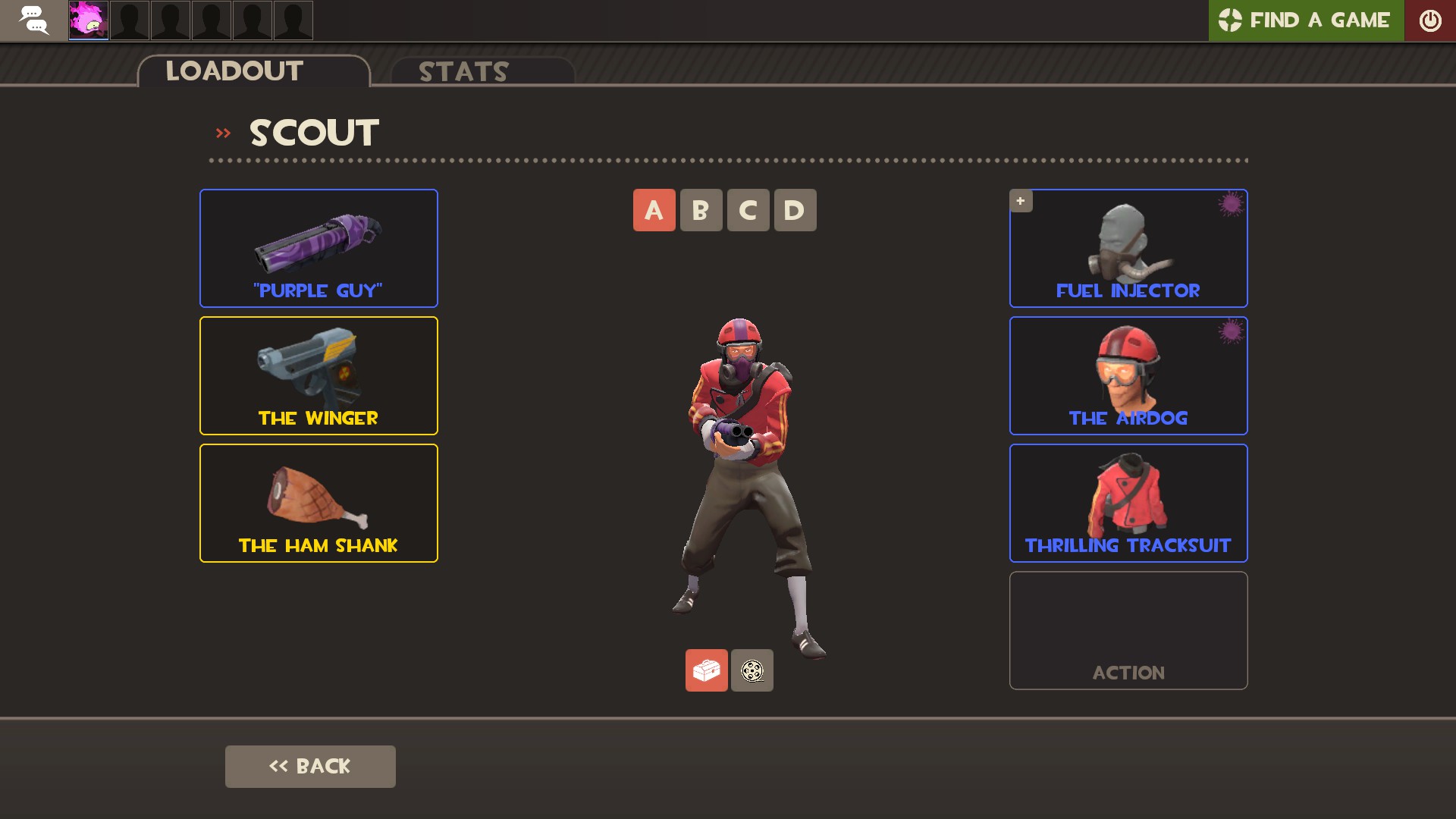The height and width of the screenshot is (819, 1456).
Task: Click the red toolbox loadout icon
Action: (x=707, y=670)
